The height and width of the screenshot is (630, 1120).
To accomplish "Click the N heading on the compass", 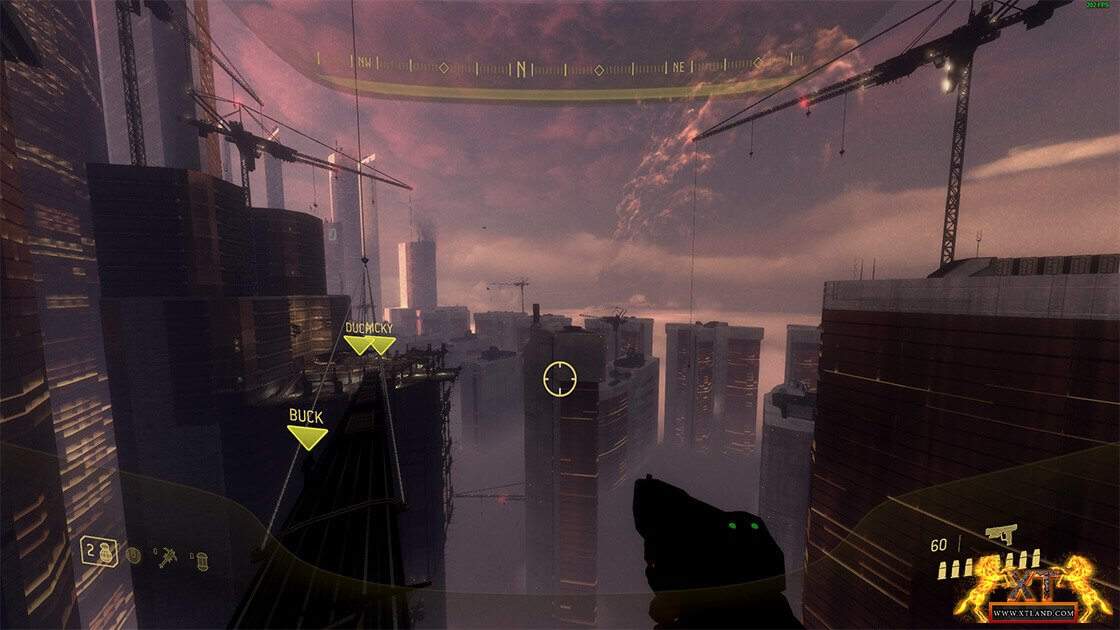I will (x=521, y=68).
